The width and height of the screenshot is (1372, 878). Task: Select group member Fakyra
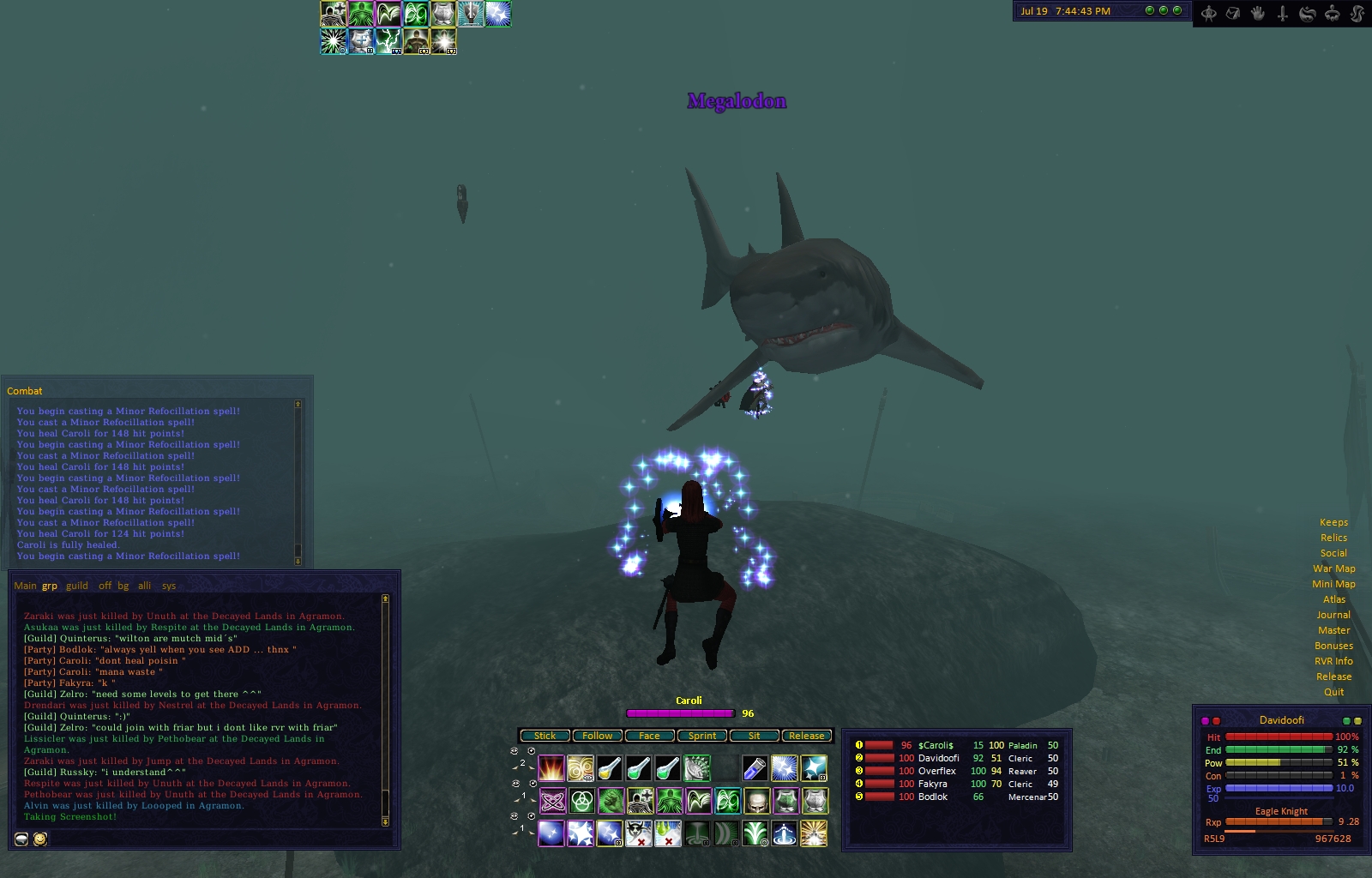(x=933, y=784)
